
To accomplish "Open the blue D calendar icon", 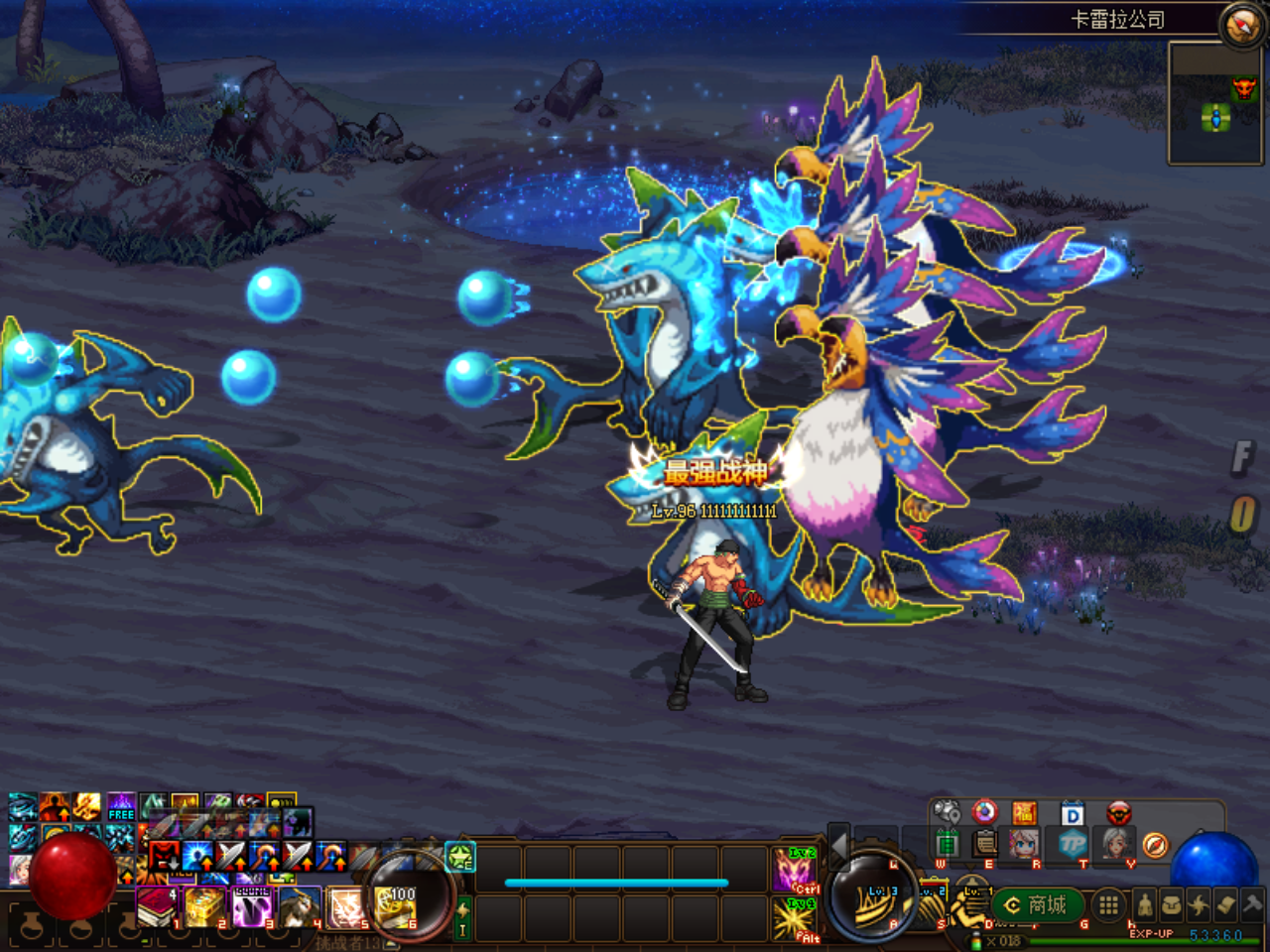I will point(1073,814).
